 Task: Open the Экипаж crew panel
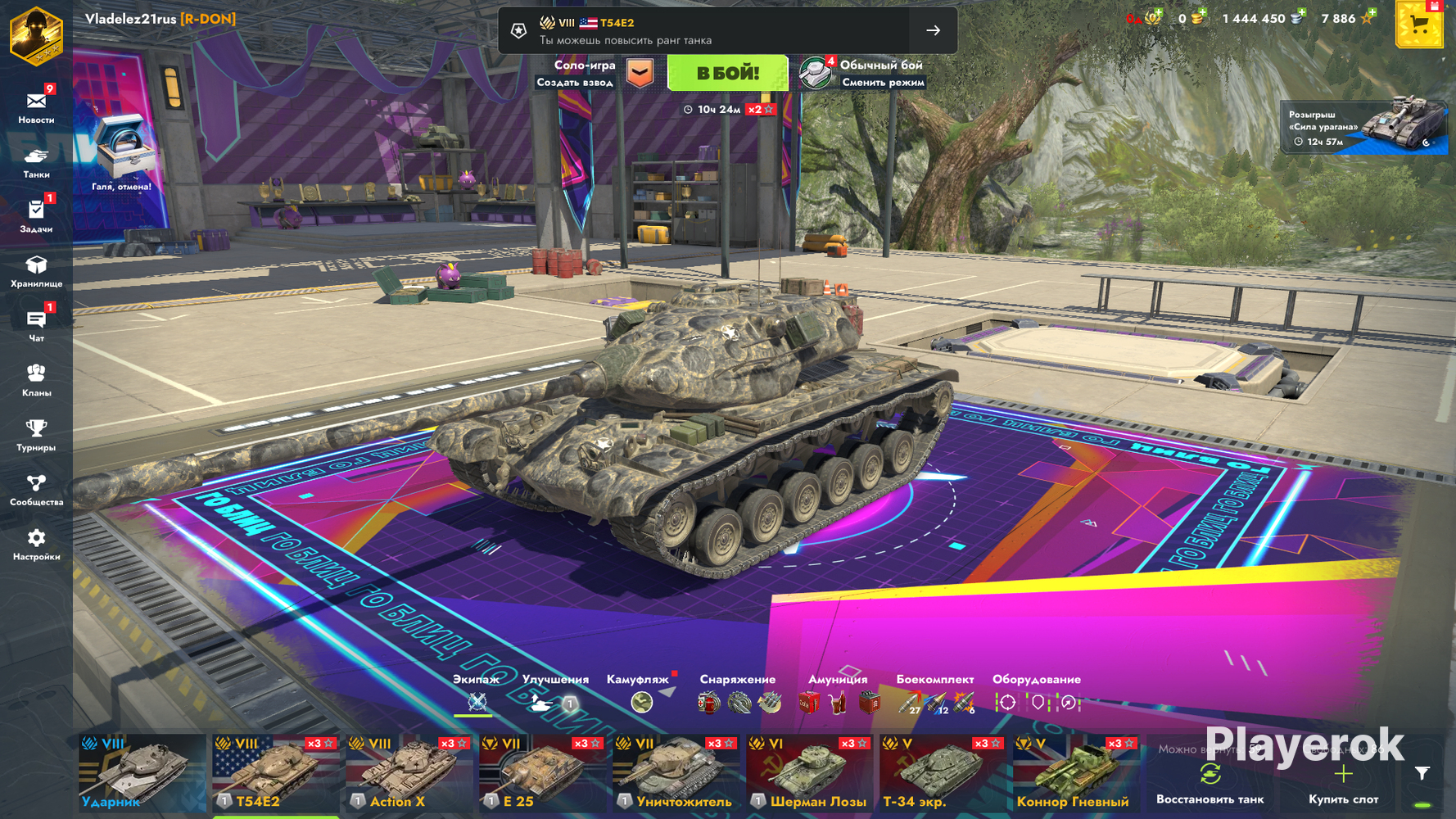tap(476, 694)
